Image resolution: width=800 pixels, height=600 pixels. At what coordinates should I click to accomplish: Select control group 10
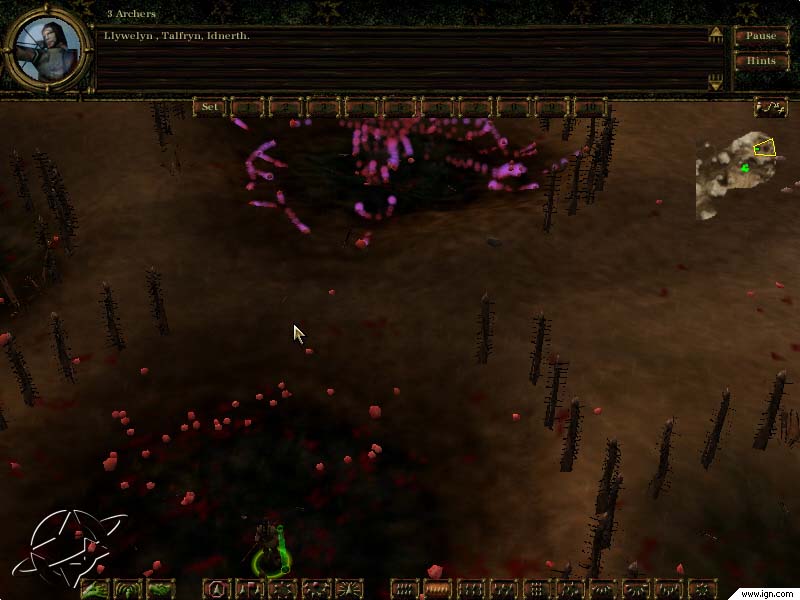tap(590, 107)
